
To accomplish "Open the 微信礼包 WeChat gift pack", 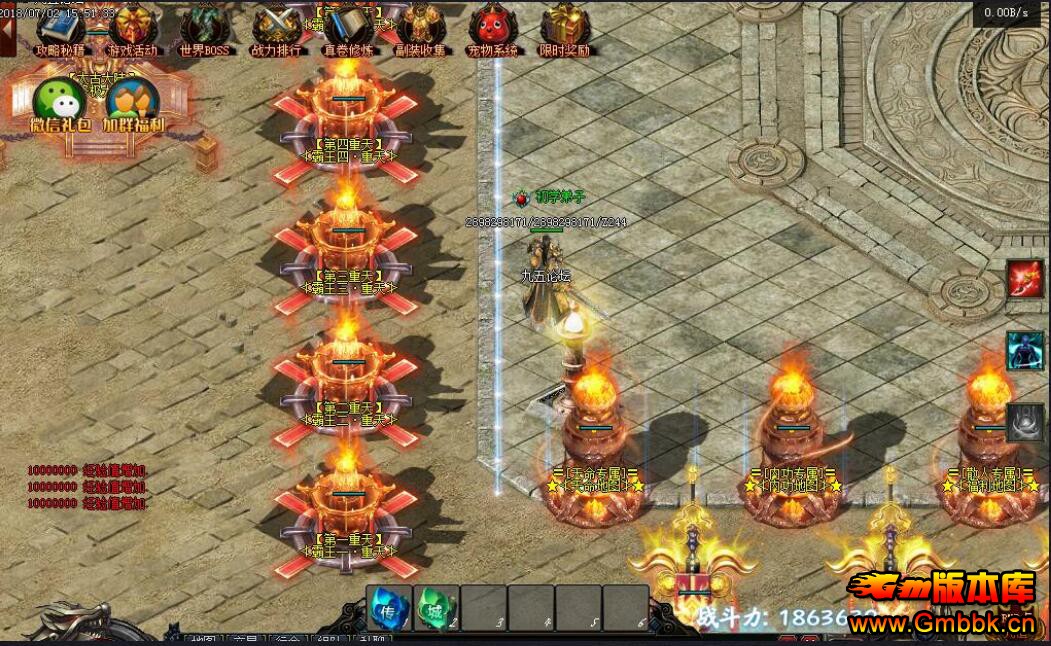I will [60, 102].
